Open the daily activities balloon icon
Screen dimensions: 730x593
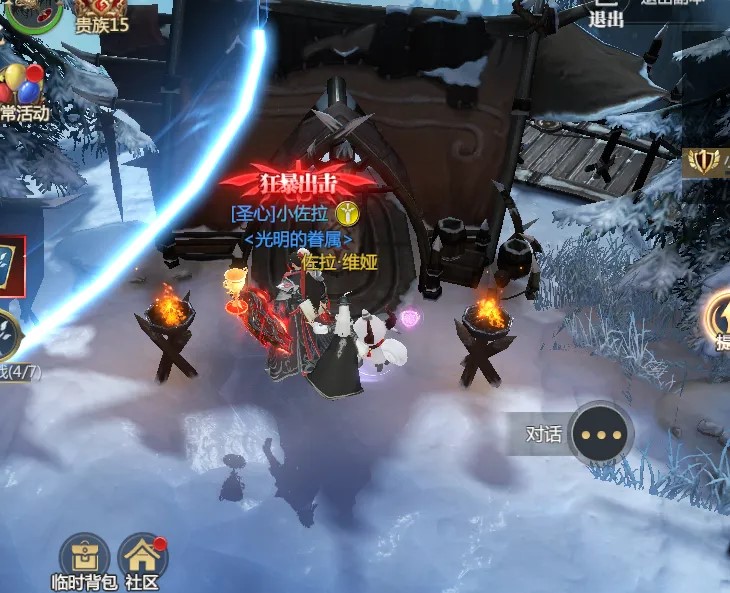pyautogui.click(x=22, y=88)
